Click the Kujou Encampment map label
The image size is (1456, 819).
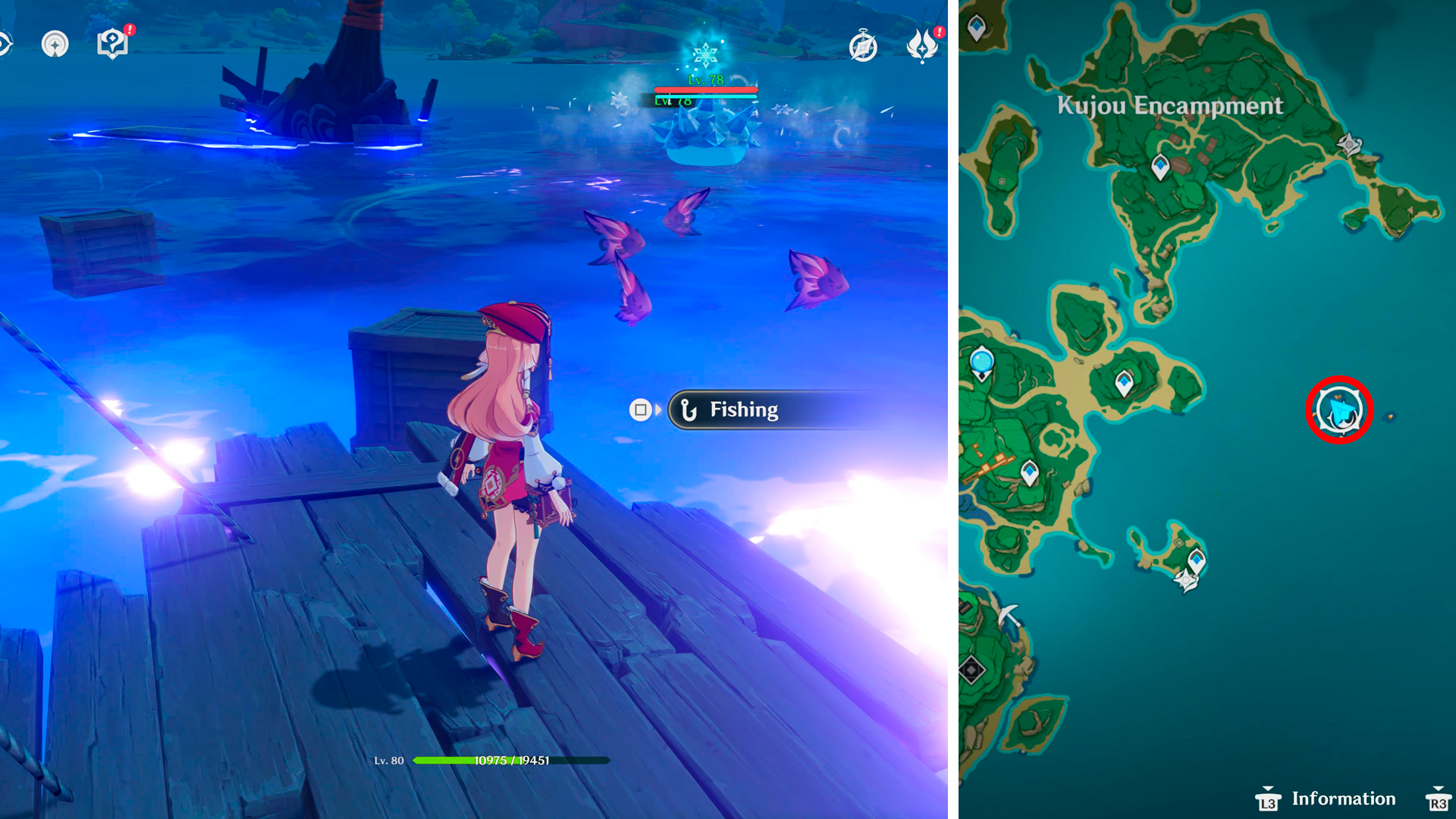1171,106
